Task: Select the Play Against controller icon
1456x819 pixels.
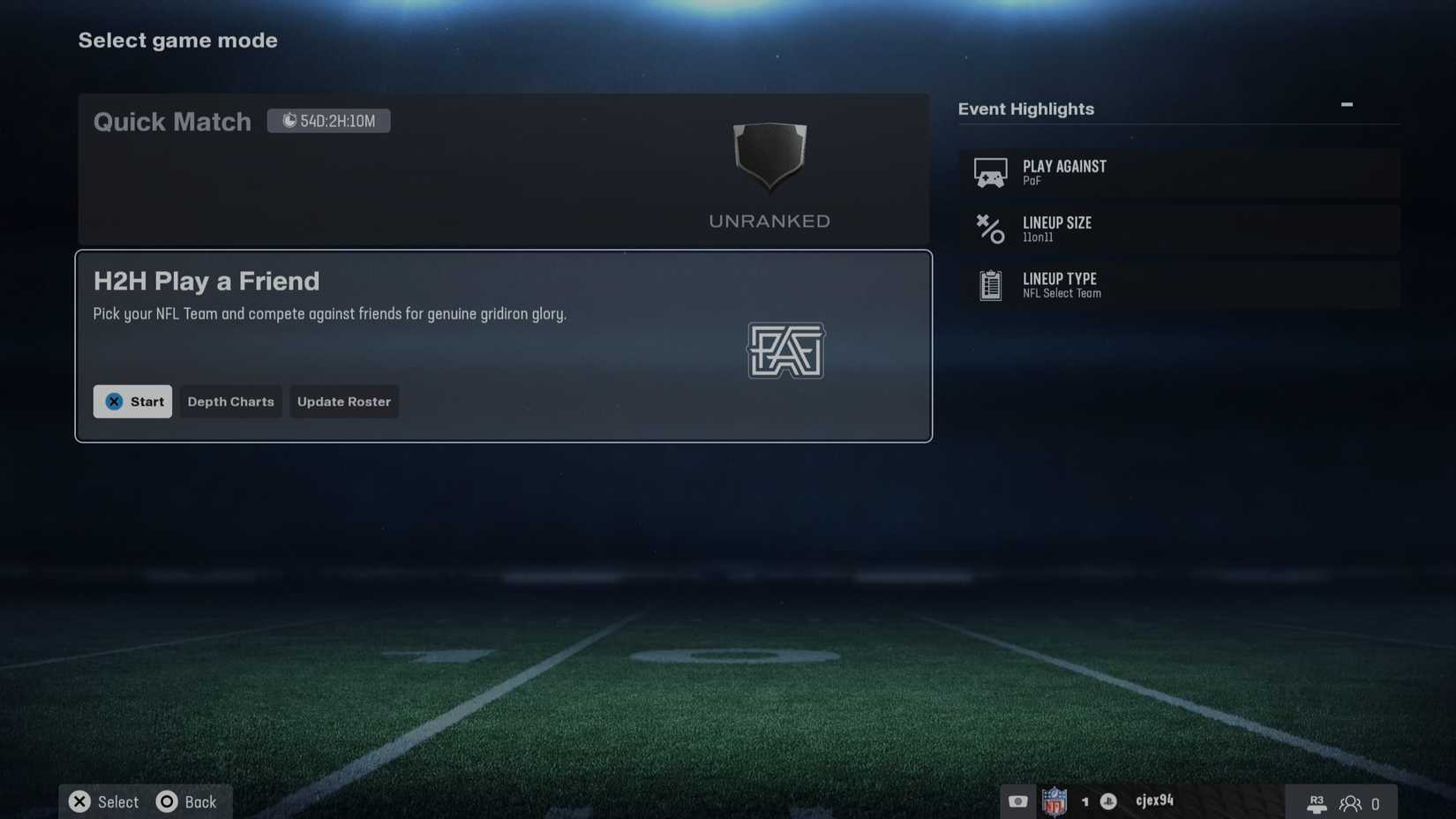Action: 990,172
